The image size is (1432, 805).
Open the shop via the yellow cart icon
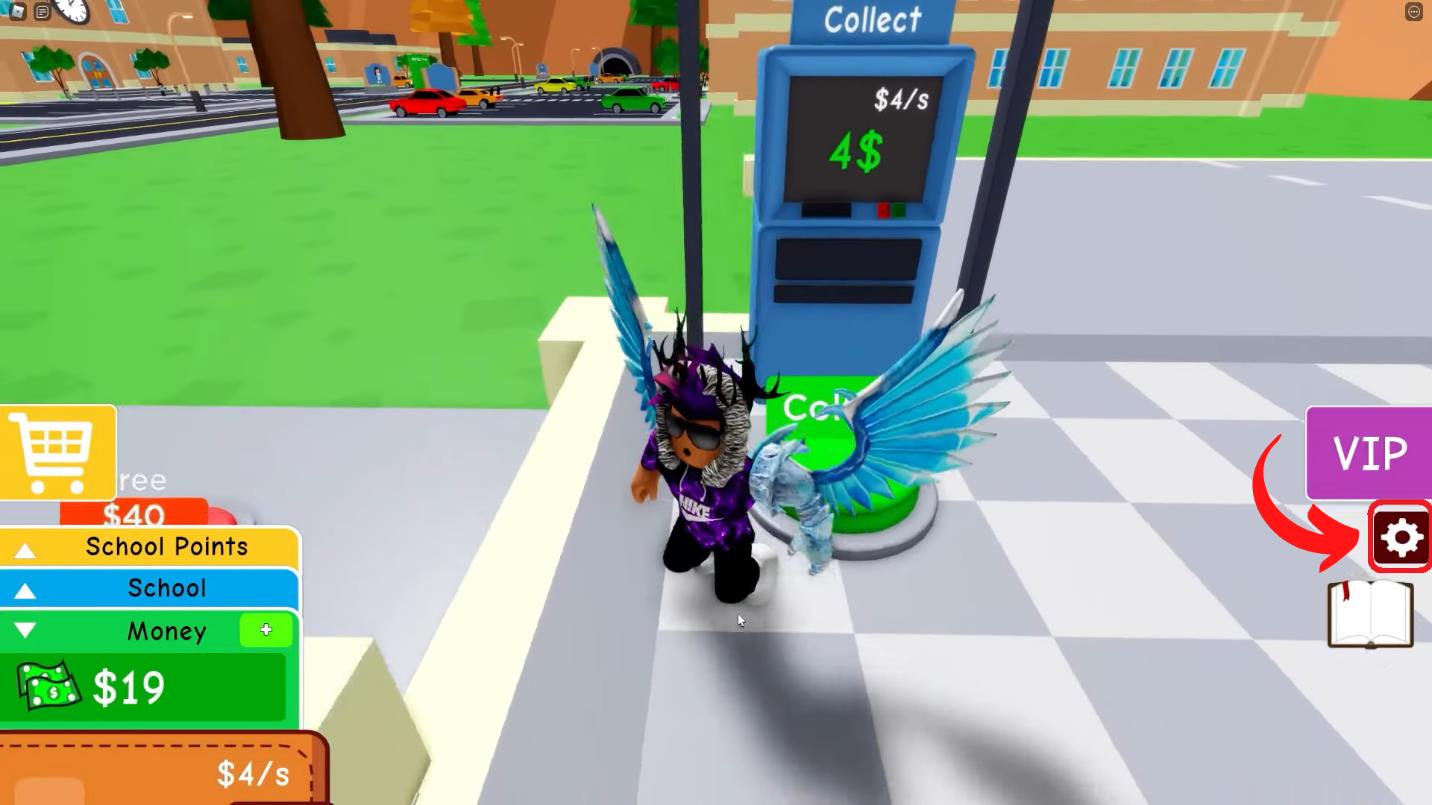pos(55,450)
